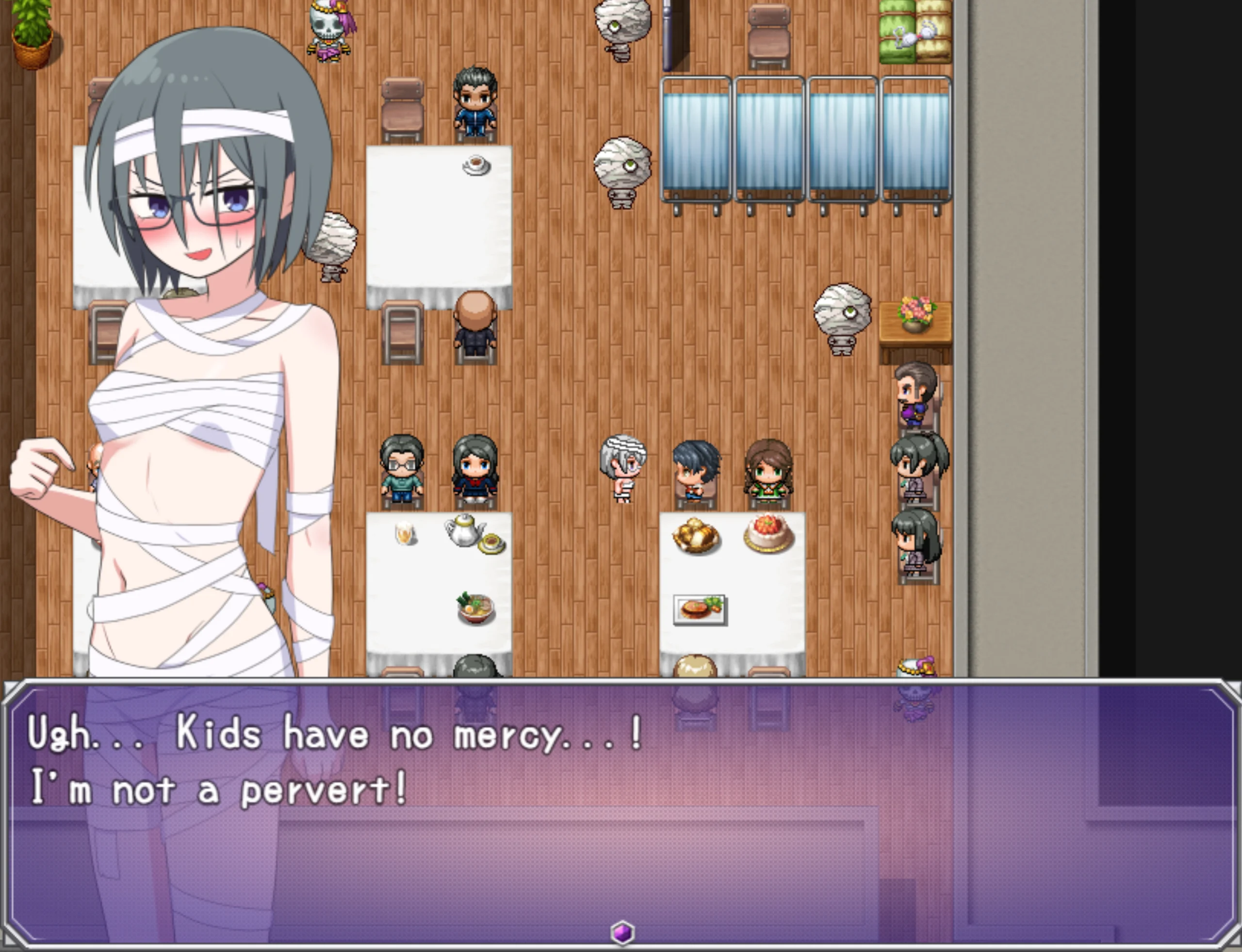The image size is (1242, 952).
Task: Advance the "Kids have no mercy" dialogue box
Action: [621, 810]
